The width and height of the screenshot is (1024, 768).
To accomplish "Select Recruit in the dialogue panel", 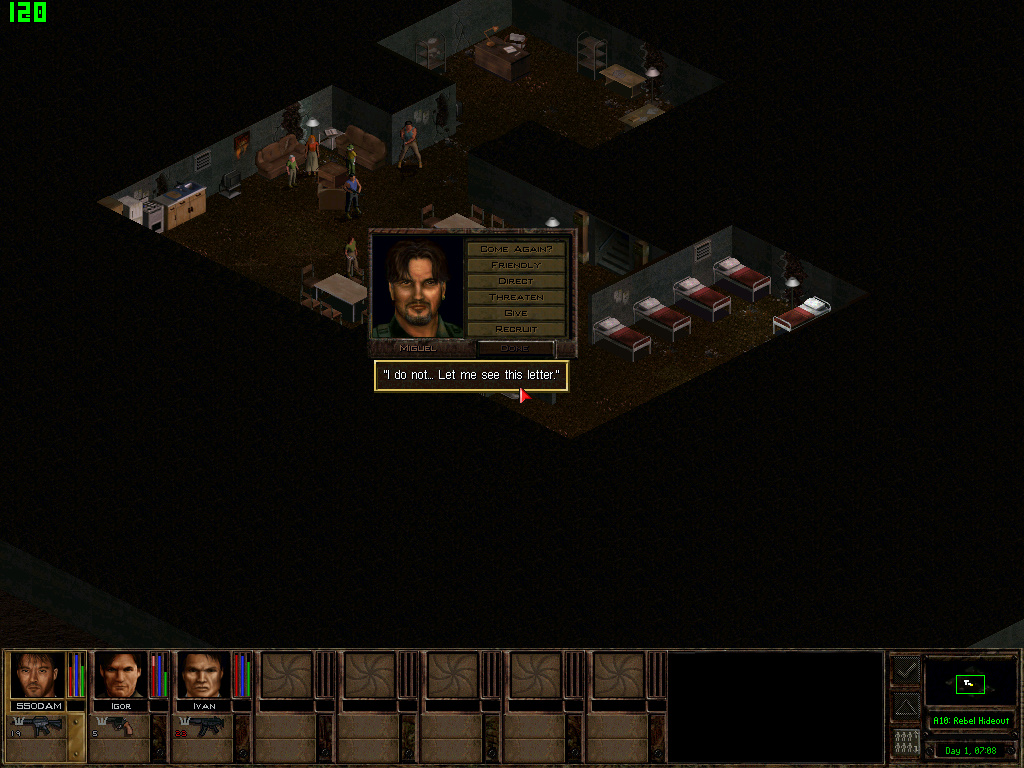I will (x=516, y=329).
